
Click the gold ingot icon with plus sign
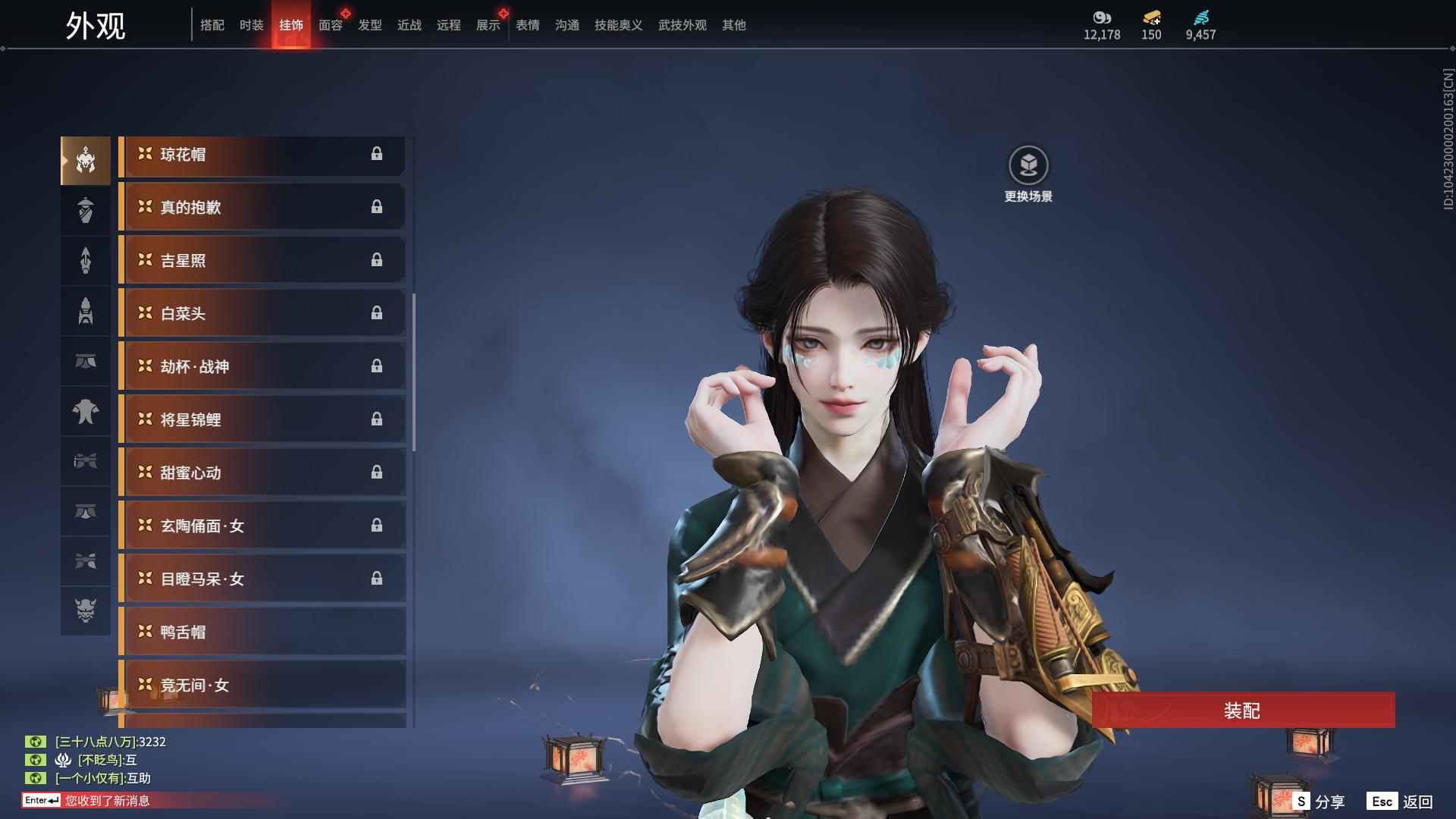click(x=1151, y=17)
